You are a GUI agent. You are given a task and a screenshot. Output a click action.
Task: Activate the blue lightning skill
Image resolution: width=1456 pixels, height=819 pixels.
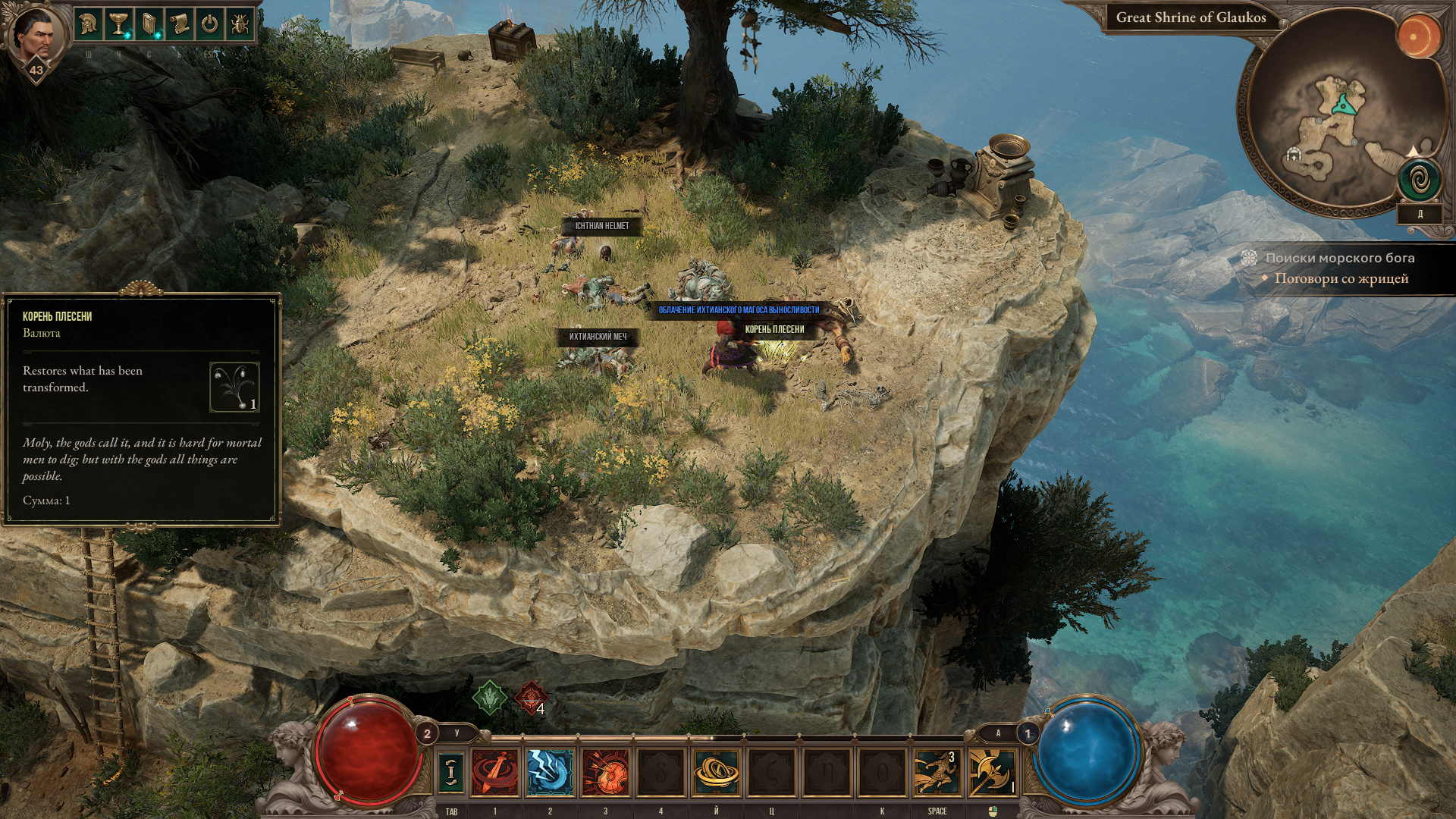coord(550,771)
